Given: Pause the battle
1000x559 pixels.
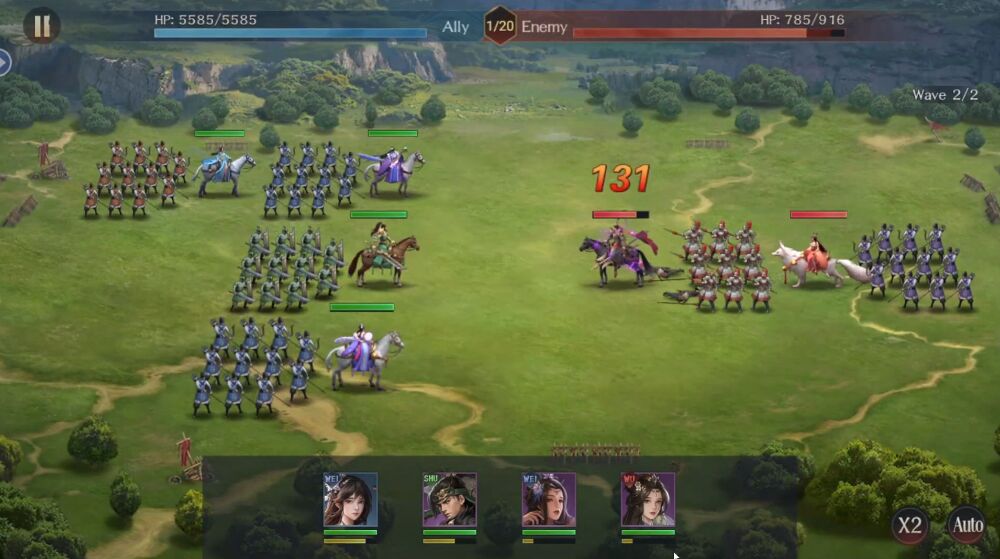Looking at the screenshot, I should (x=41, y=25).
